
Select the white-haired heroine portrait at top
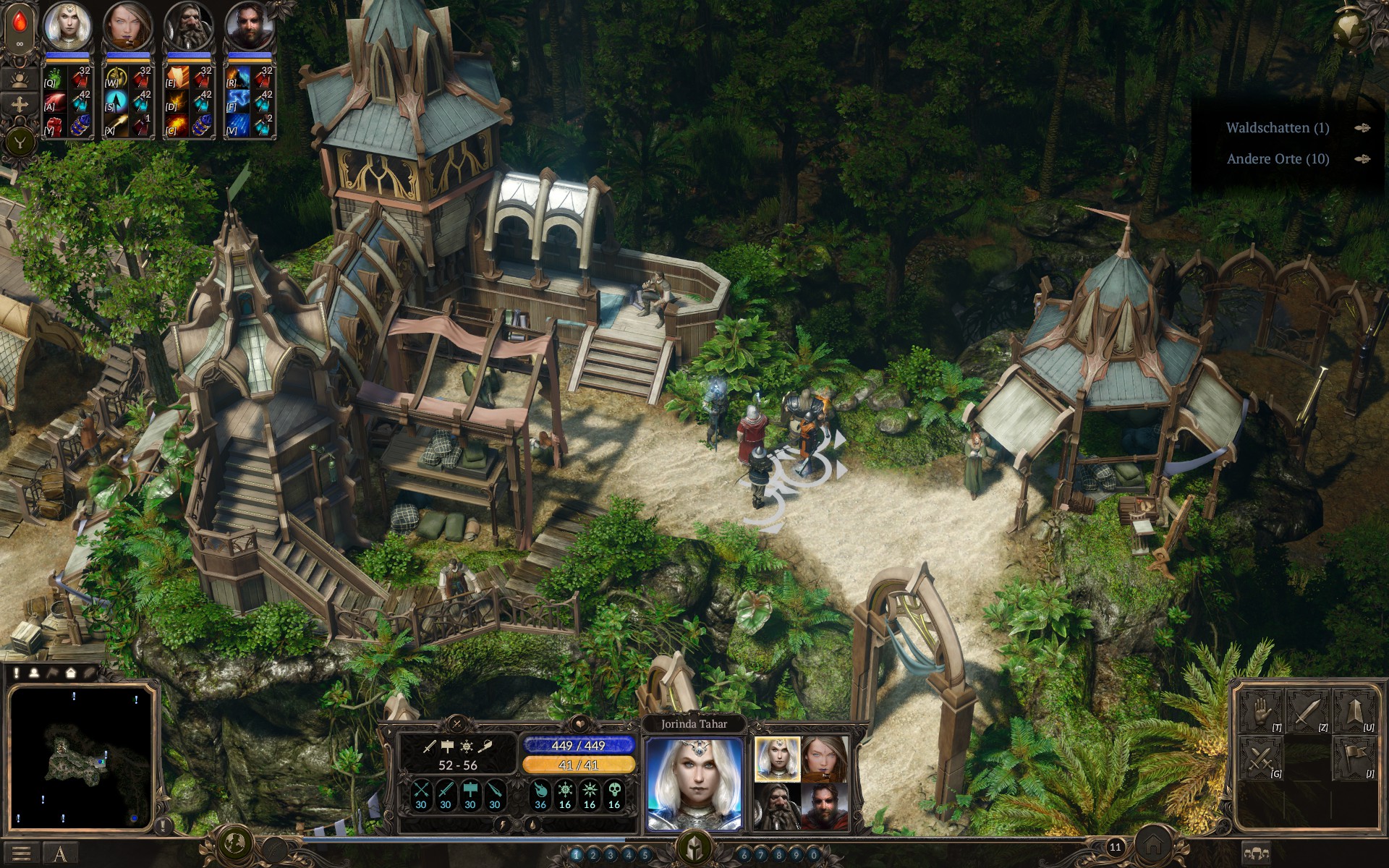pyautogui.click(x=67, y=25)
